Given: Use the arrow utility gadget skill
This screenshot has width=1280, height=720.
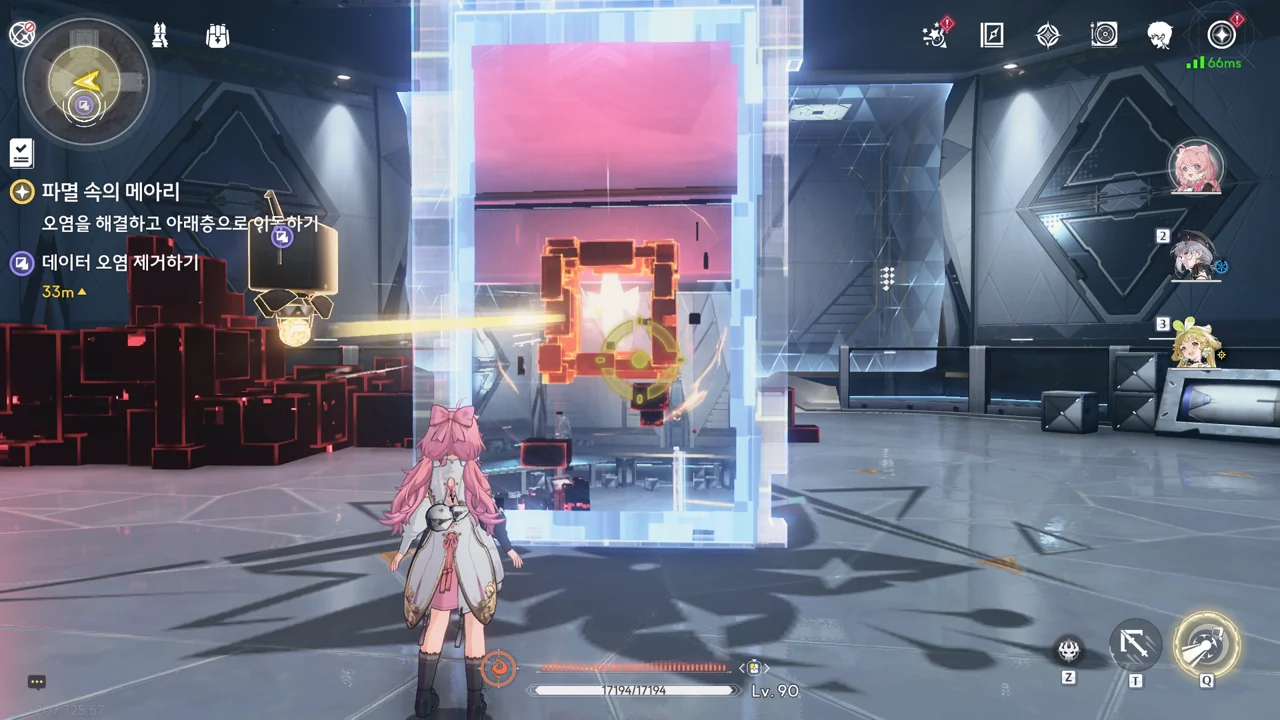Looking at the screenshot, I should tap(1135, 645).
